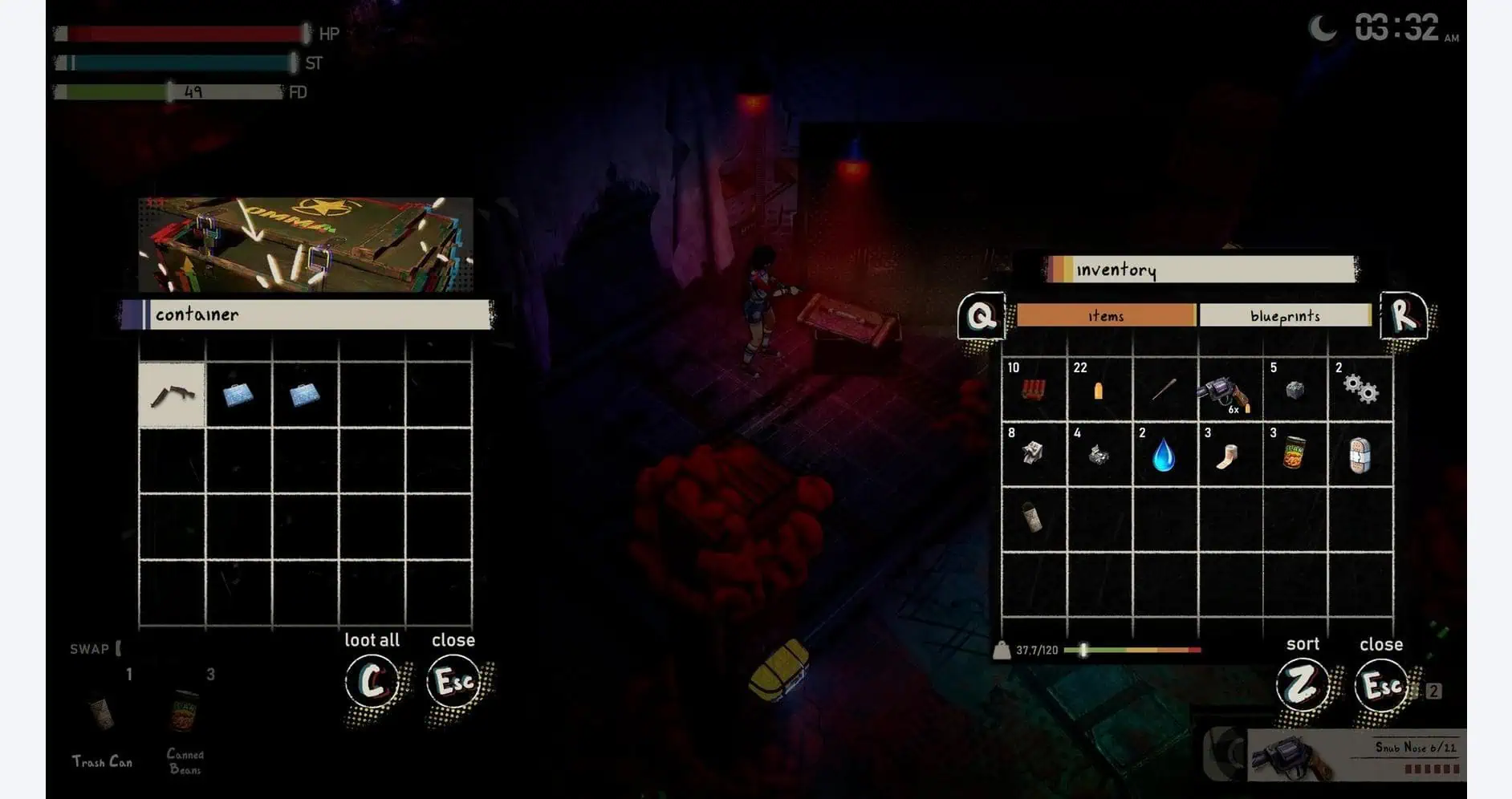Click the Q page navigation button
The height and width of the screenshot is (799, 1512).
pyautogui.click(x=980, y=316)
